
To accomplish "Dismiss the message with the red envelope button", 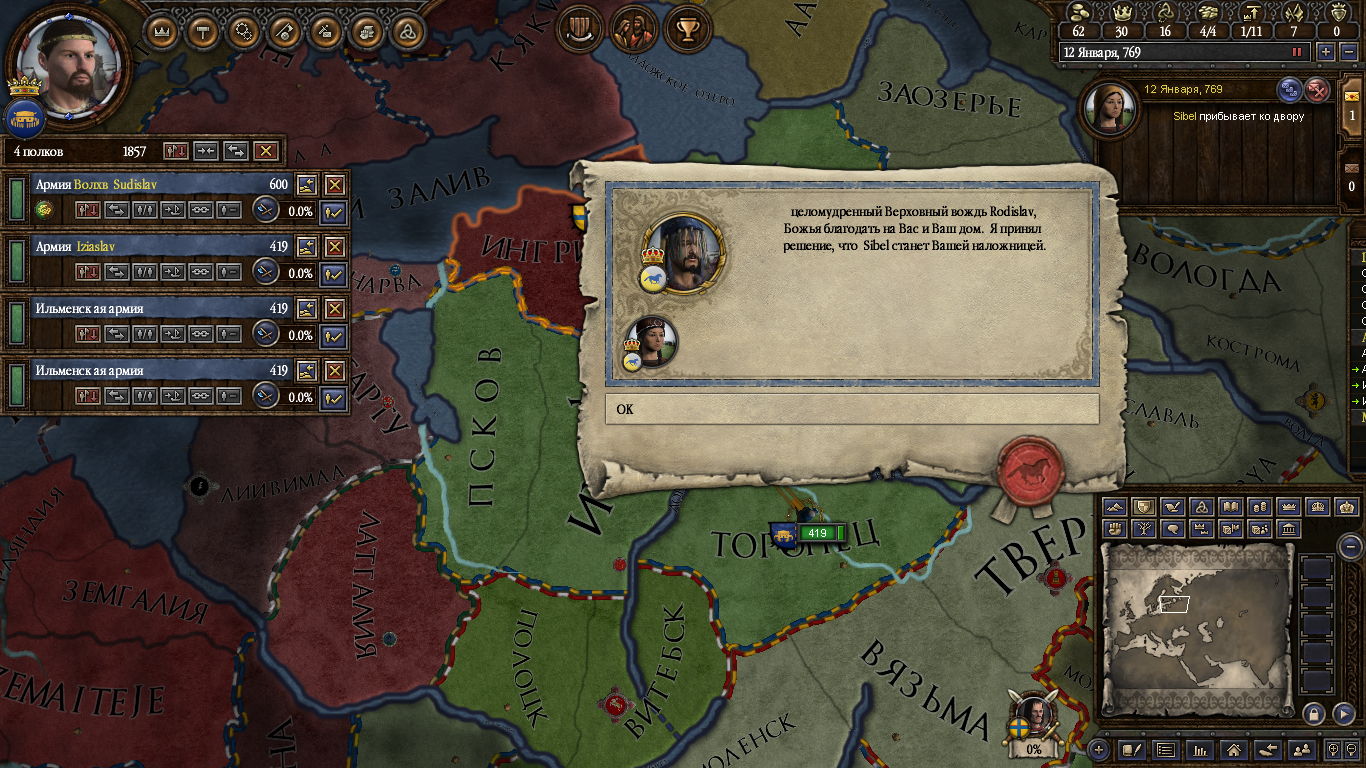I will 1318,90.
